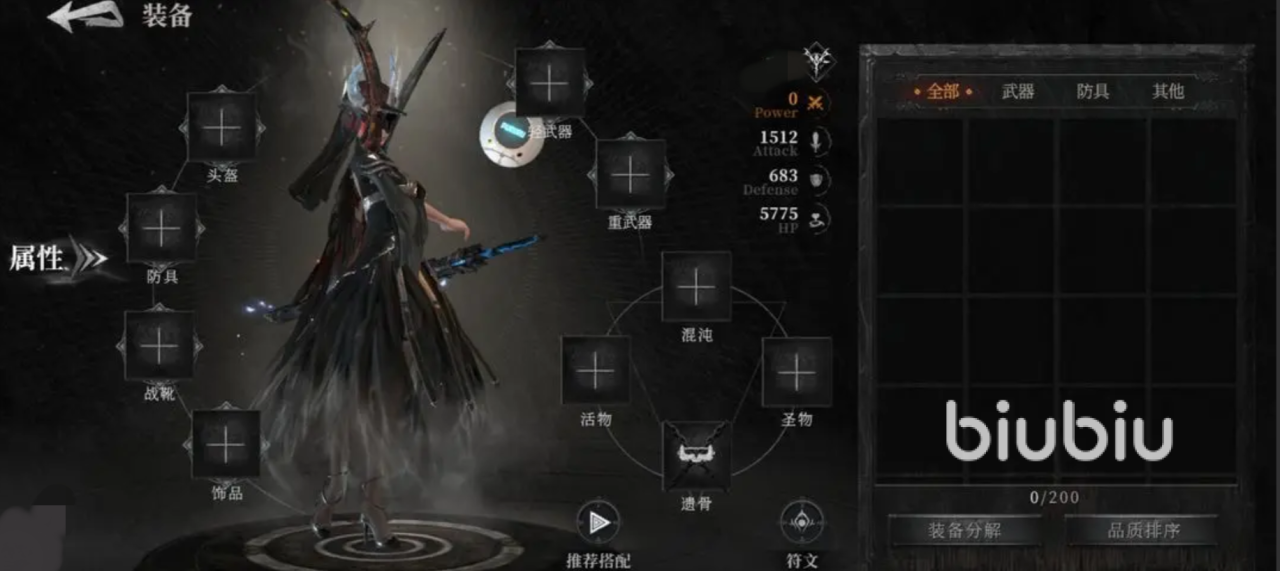Viewport: 1280px width, 571px height.
Task: Open the 符文 rune menu
Action: pyautogui.click(x=801, y=522)
